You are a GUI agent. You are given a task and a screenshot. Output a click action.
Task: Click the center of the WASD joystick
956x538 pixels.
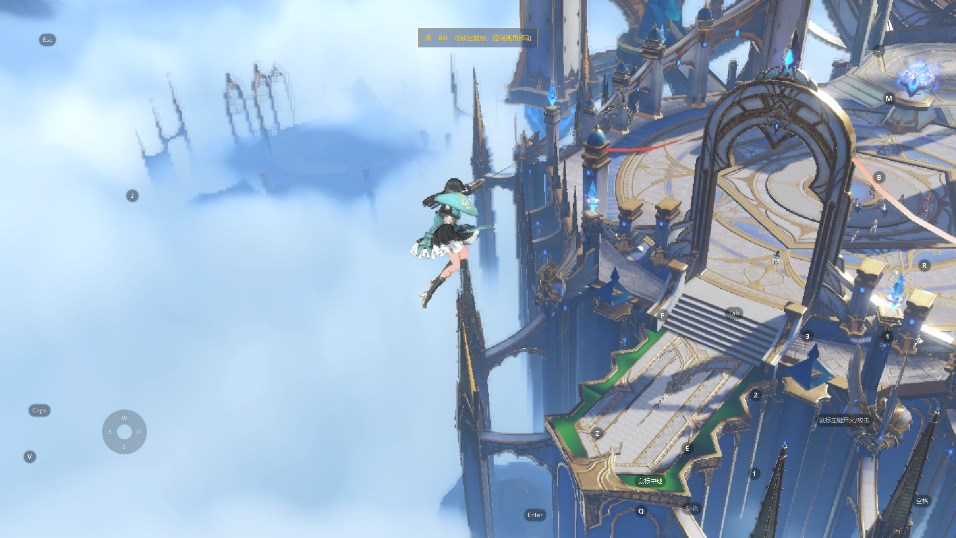coord(124,432)
